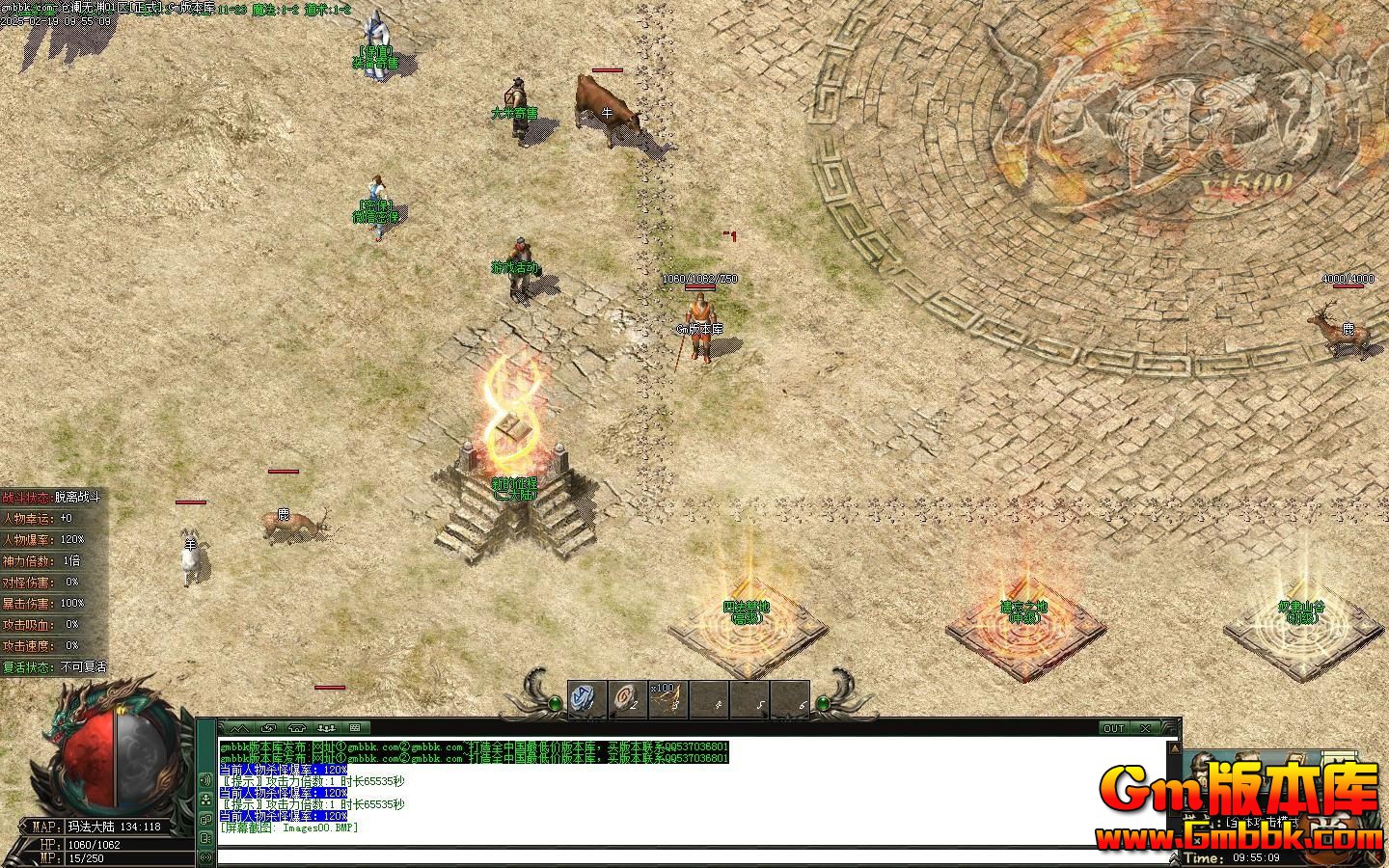Image resolution: width=1389 pixels, height=868 pixels.
Task: Click the keyboard grid icon above chat
Action: pyautogui.click(x=354, y=728)
